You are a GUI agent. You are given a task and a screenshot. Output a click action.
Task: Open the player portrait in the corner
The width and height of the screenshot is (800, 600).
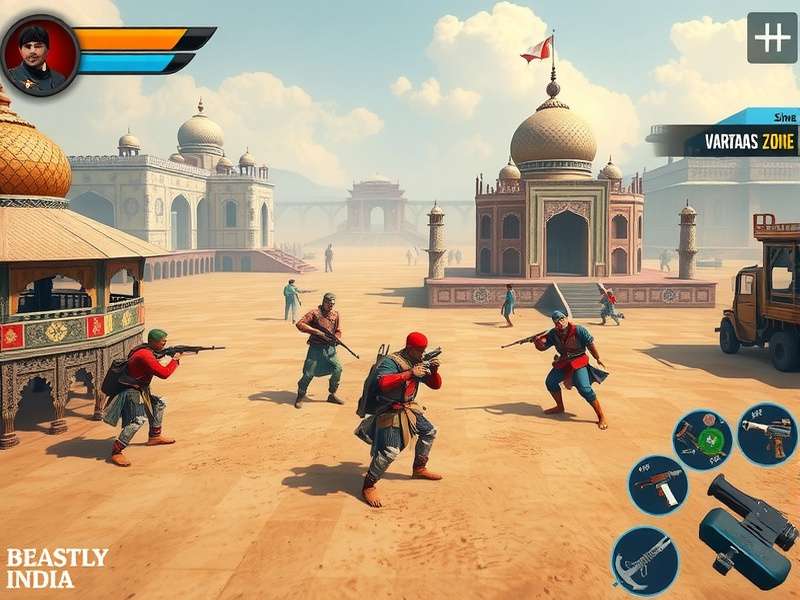click(40, 55)
